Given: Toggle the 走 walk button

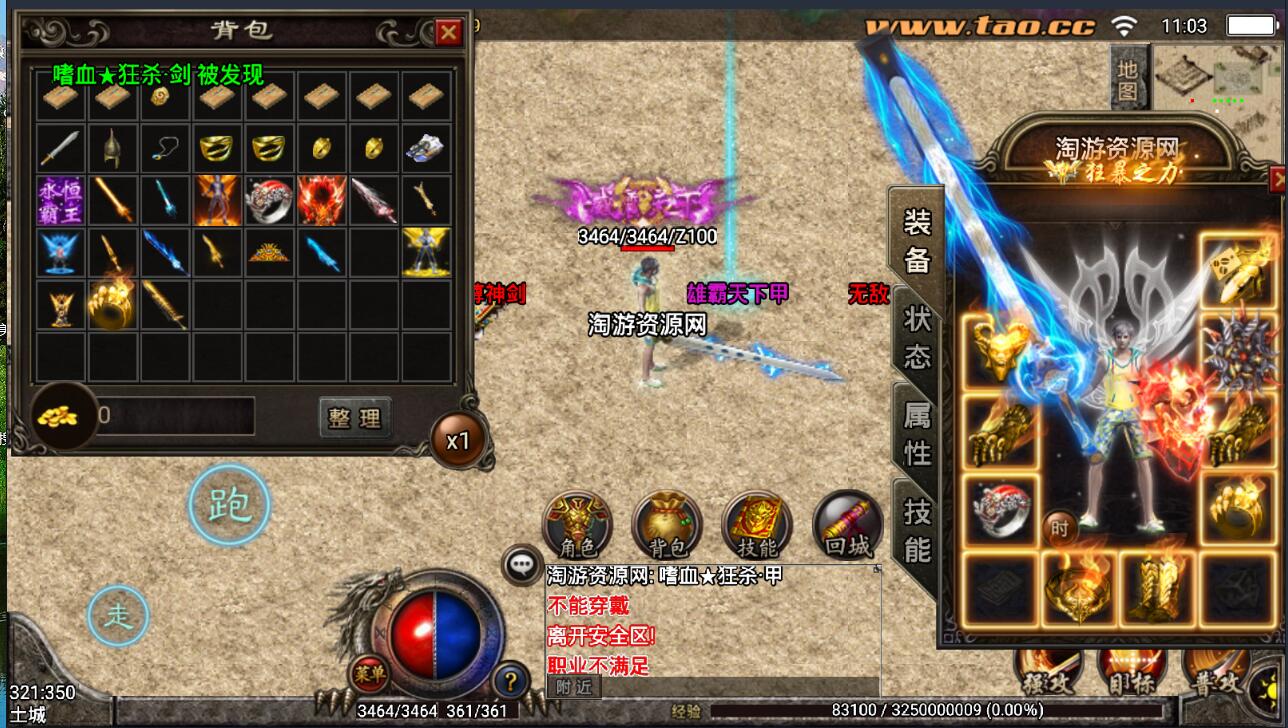Looking at the screenshot, I should pyautogui.click(x=118, y=614).
